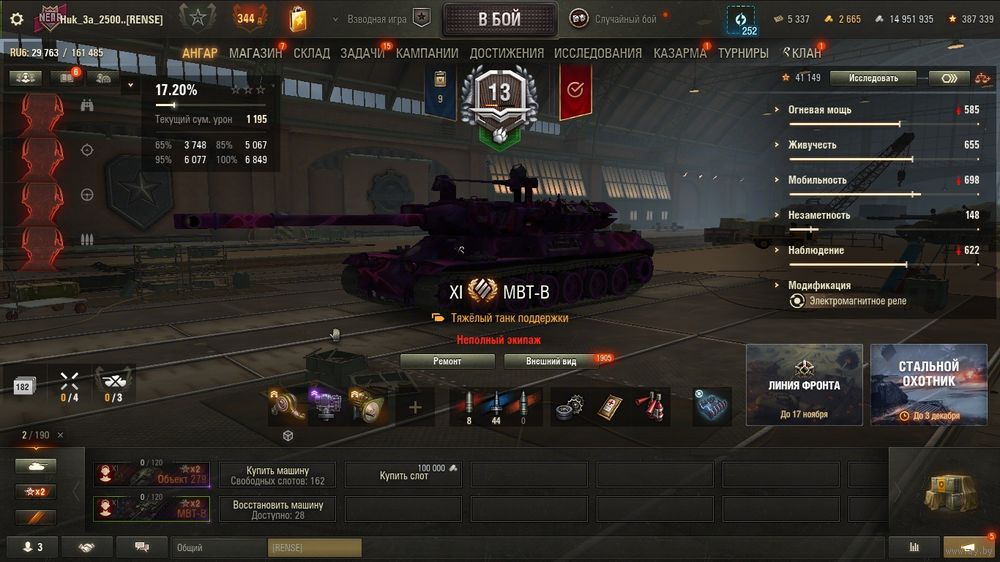
Task: Switch to the МАГАЗИН tab
Action: 255,53
